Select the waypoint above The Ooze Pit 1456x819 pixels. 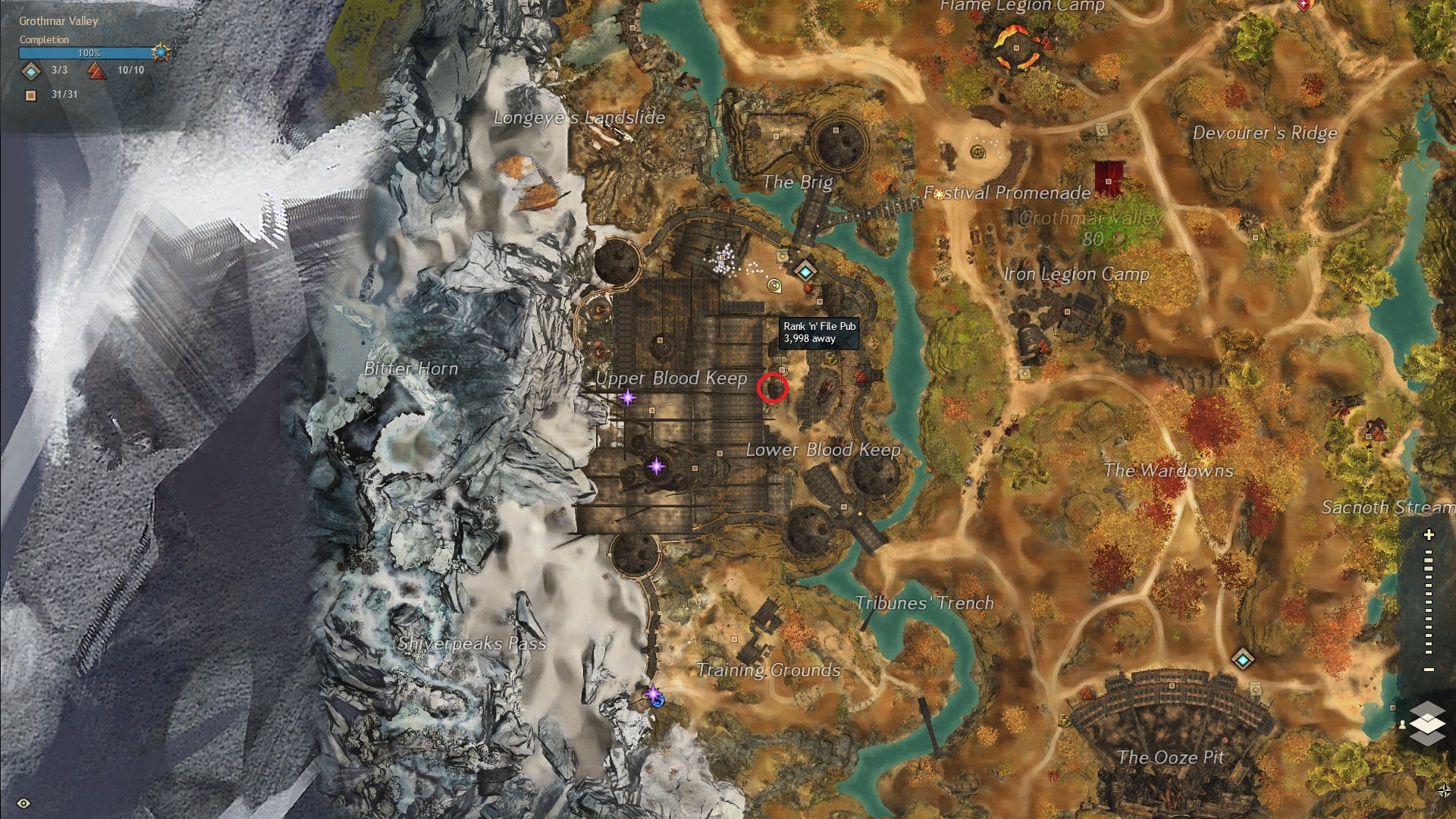[x=1242, y=658]
